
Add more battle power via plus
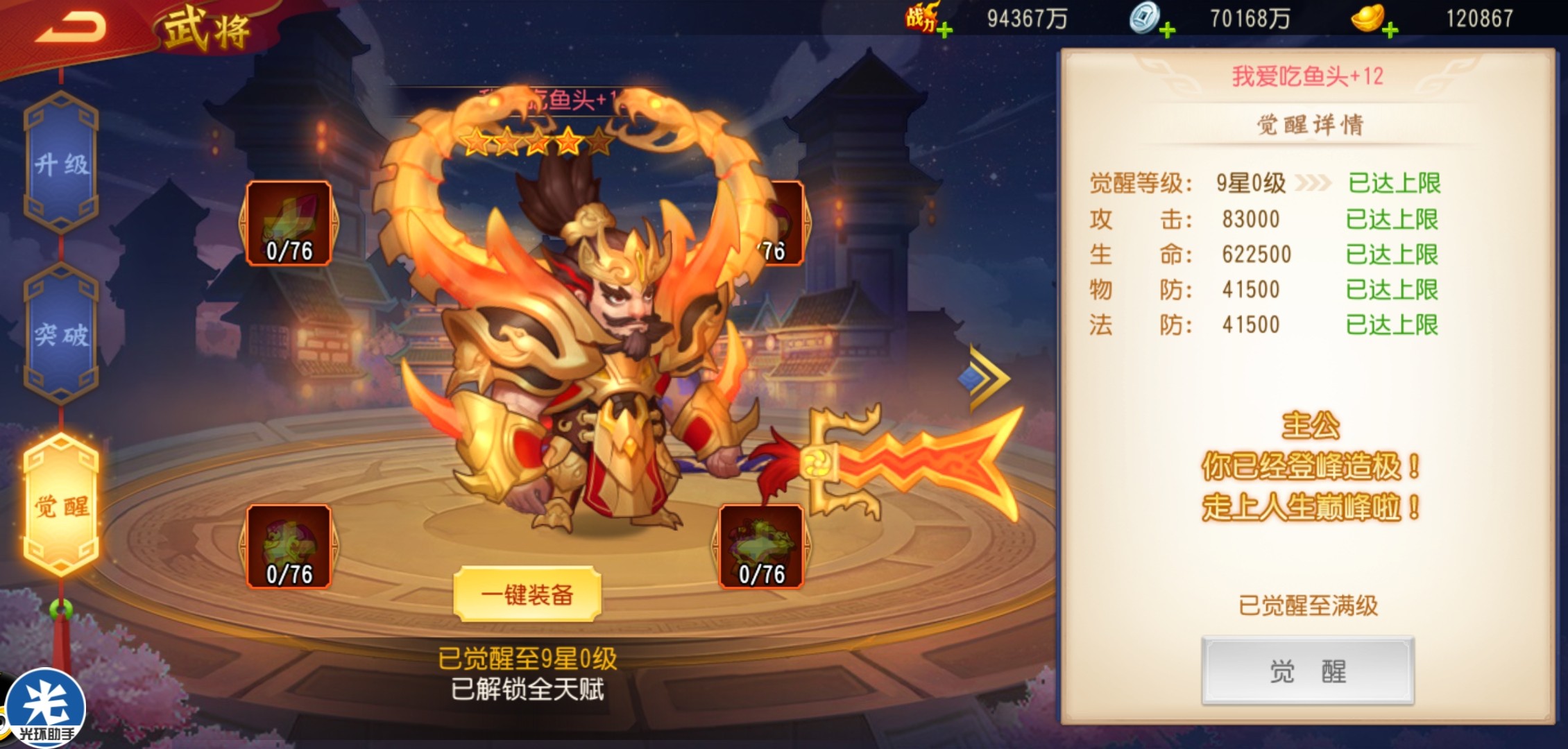944,30
